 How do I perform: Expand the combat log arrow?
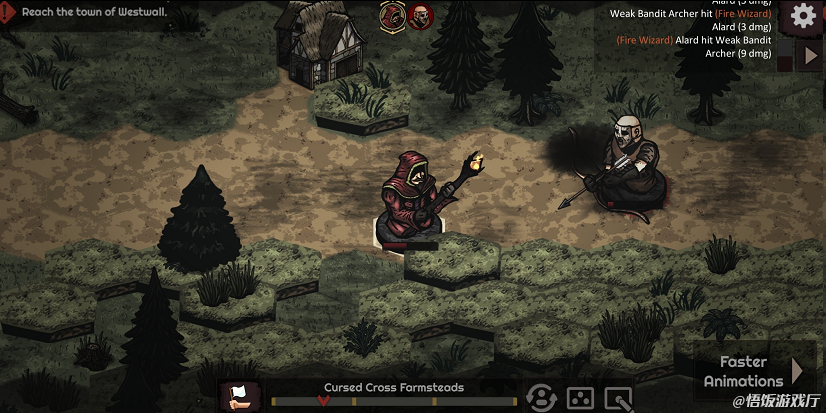[811, 55]
